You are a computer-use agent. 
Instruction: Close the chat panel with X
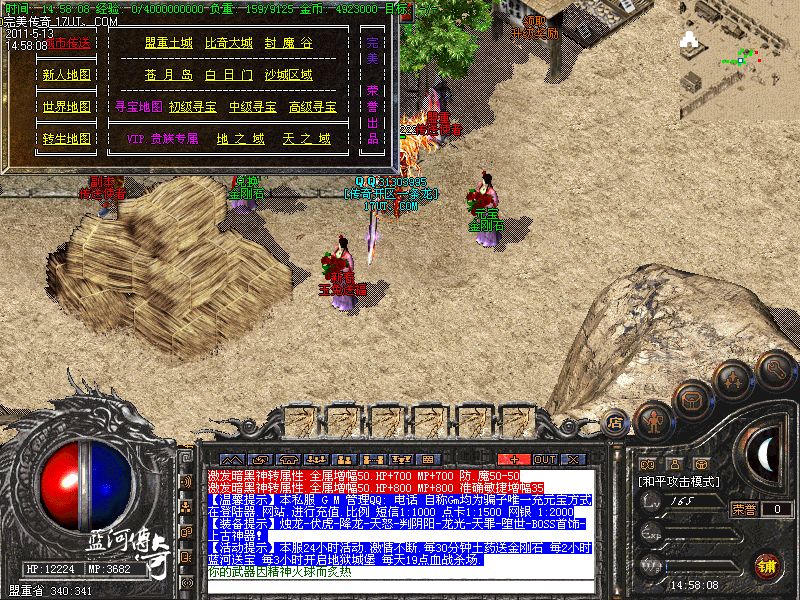pos(573,459)
